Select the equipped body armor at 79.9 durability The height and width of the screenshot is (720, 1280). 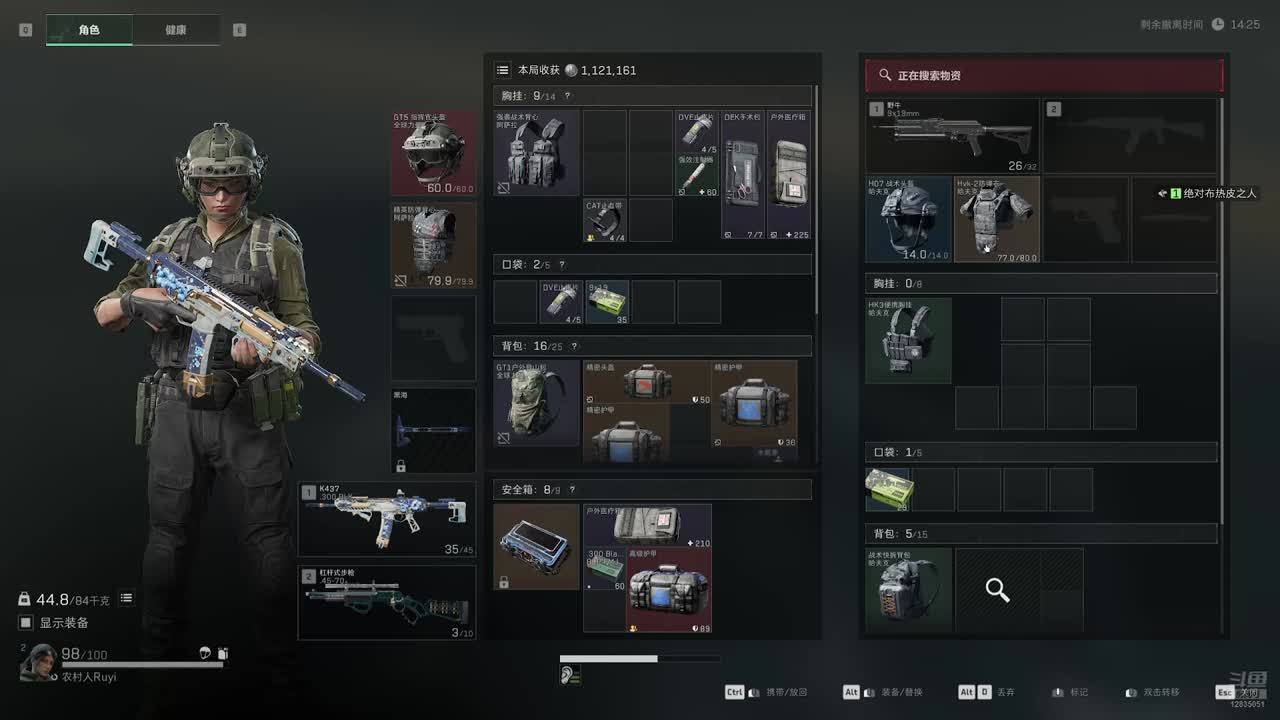pos(433,246)
